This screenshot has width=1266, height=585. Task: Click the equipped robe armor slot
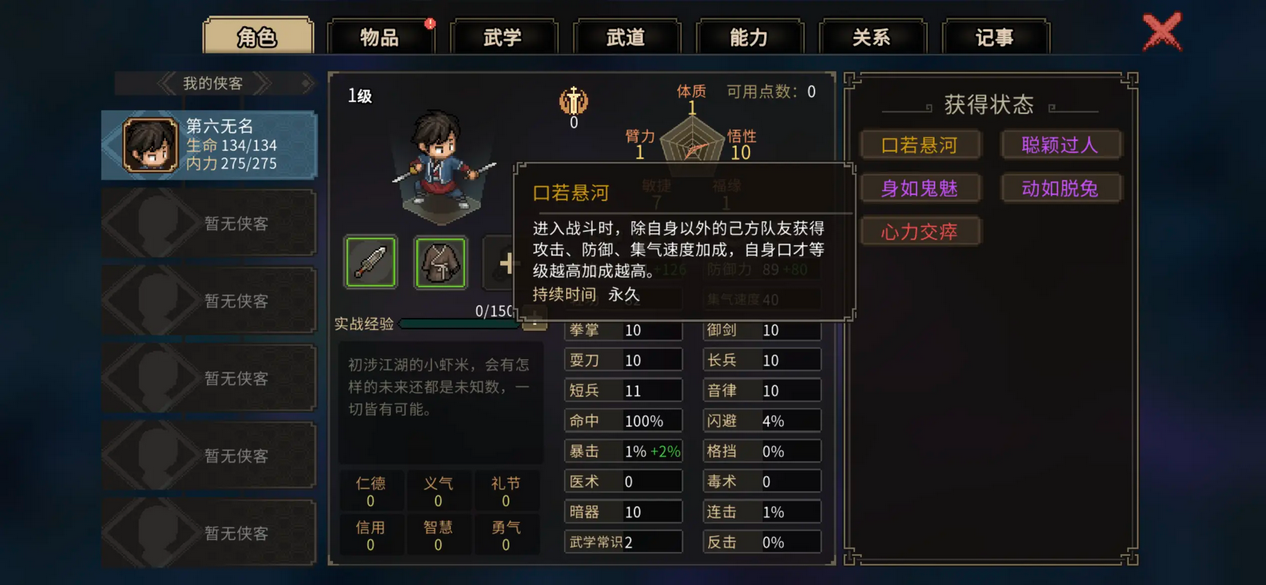click(440, 262)
